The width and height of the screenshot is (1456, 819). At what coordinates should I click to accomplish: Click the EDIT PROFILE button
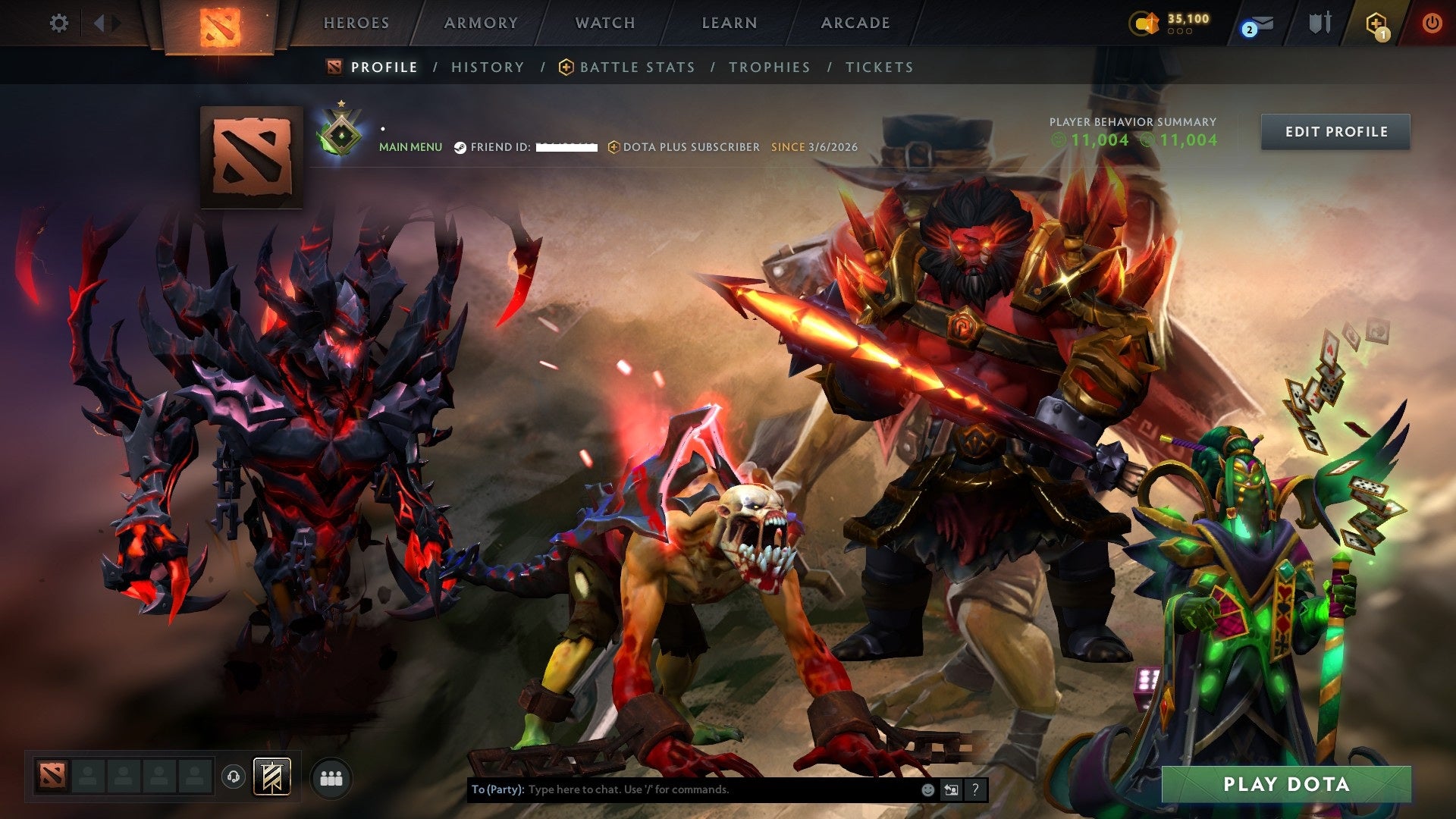[1335, 131]
